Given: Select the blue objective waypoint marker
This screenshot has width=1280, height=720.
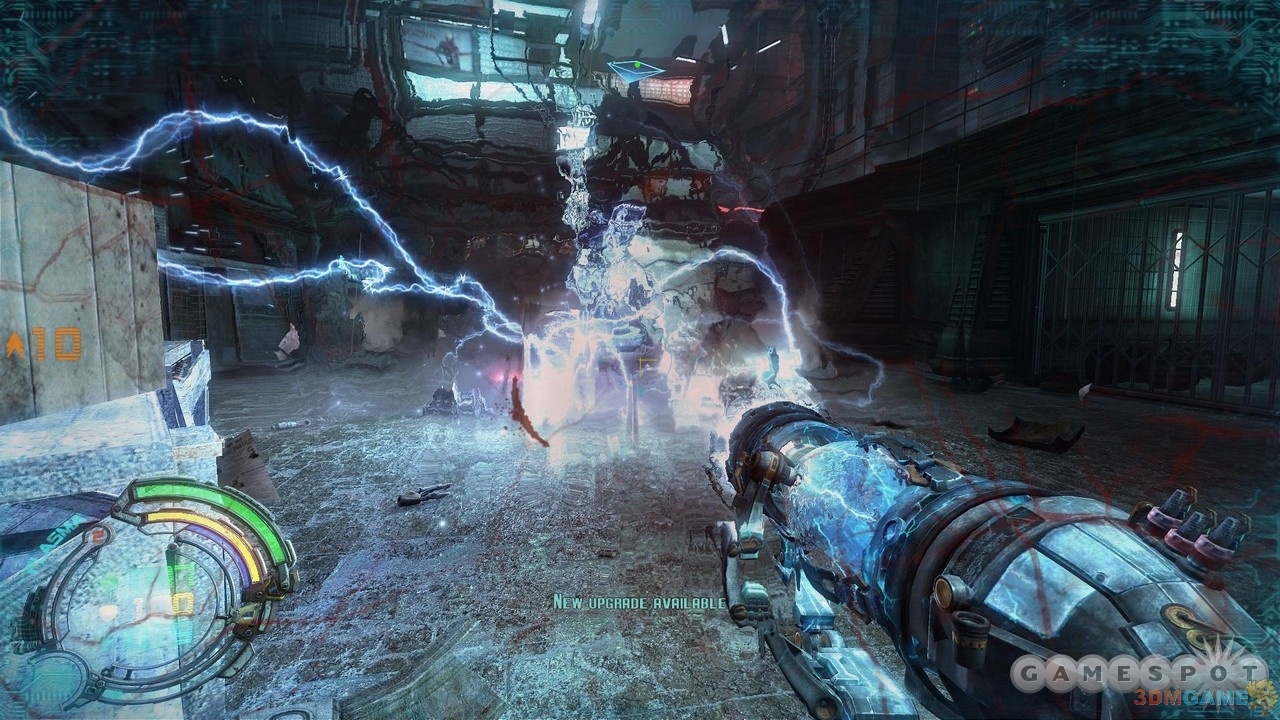Looking at the screenshot, I should point(635,69).
